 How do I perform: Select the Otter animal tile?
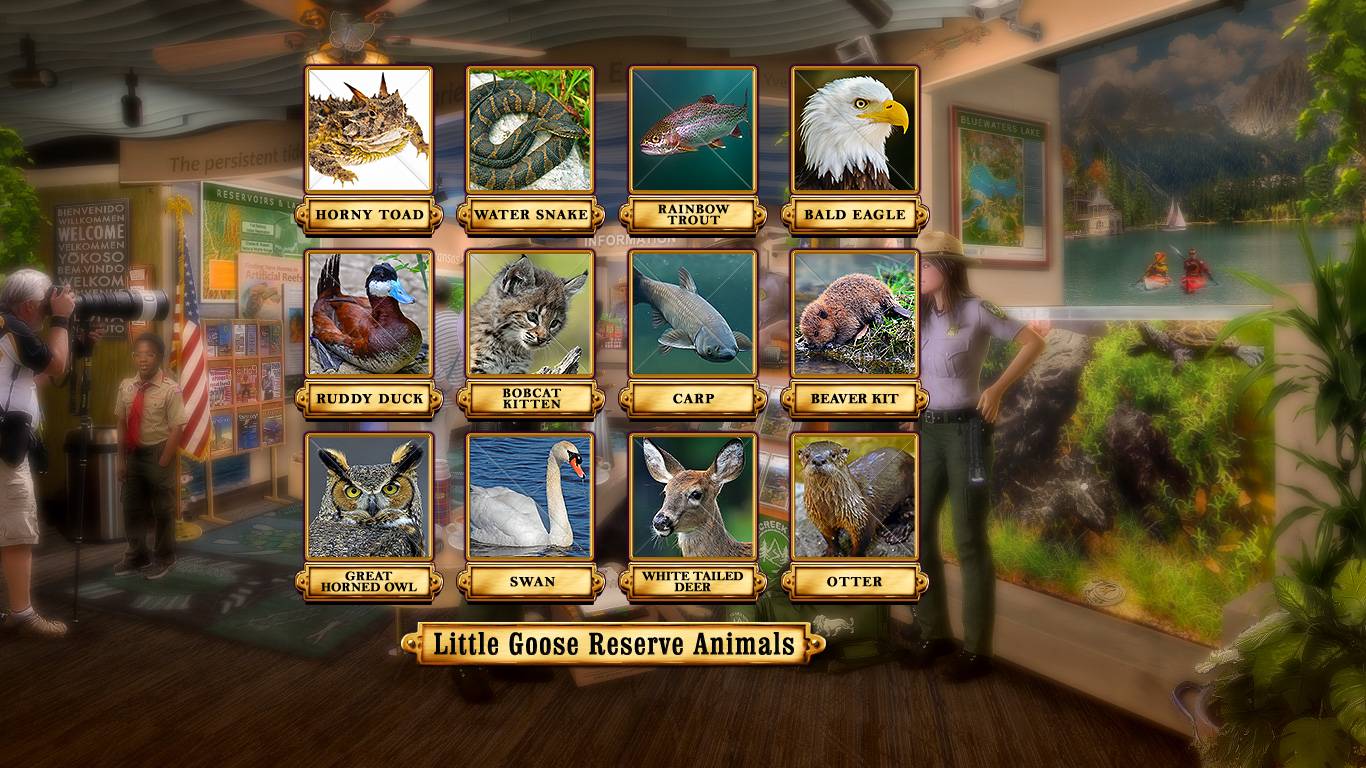point(855,496)
